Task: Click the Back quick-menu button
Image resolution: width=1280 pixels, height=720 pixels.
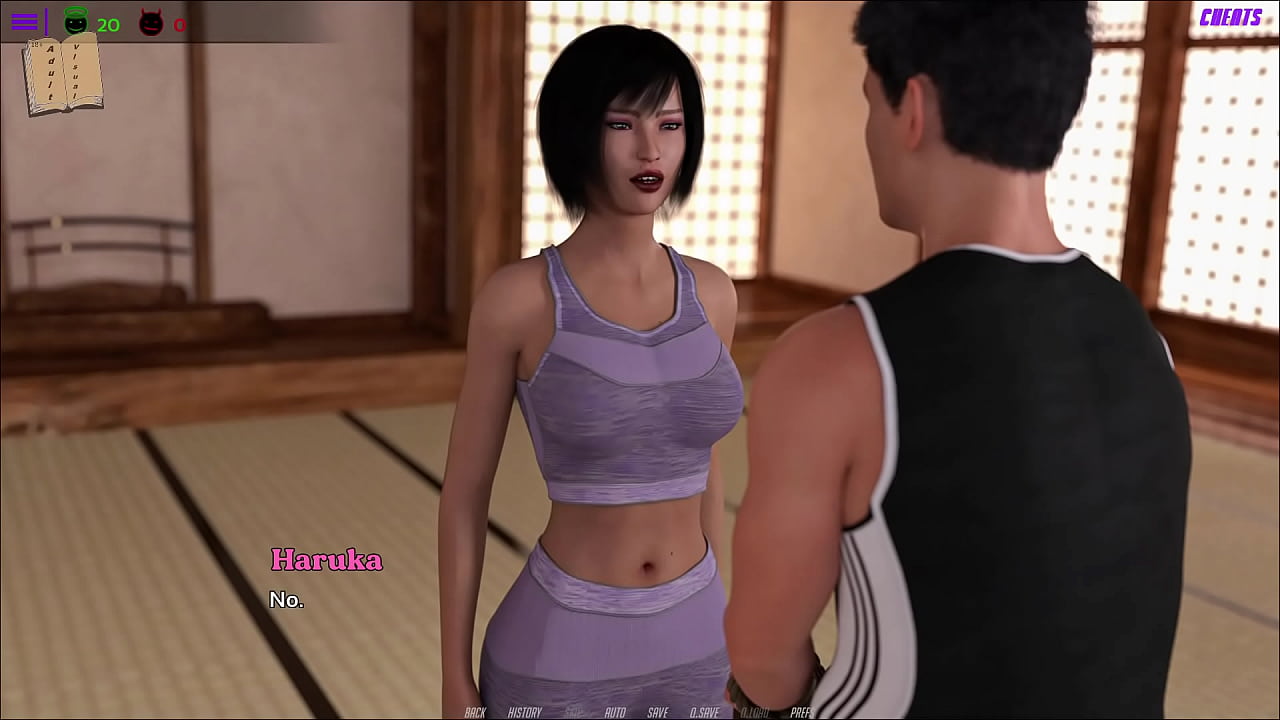Action: [475, 712]
